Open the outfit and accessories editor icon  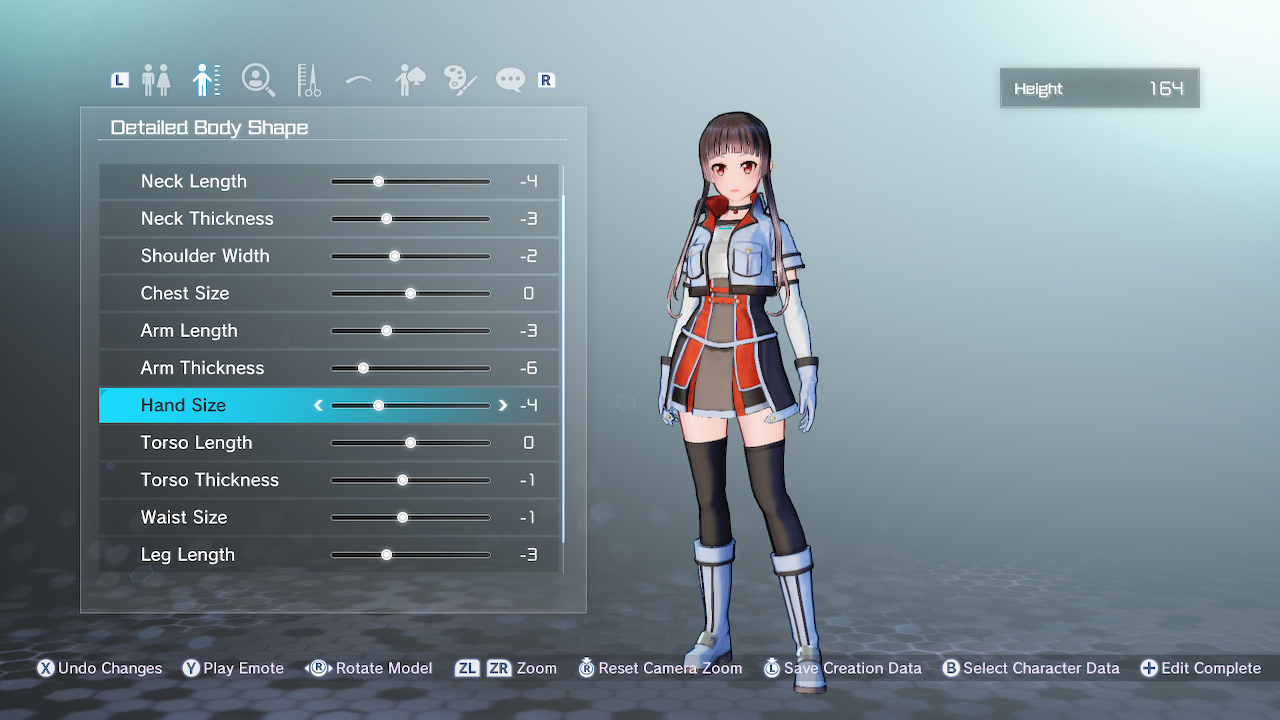tap(409, 79)
